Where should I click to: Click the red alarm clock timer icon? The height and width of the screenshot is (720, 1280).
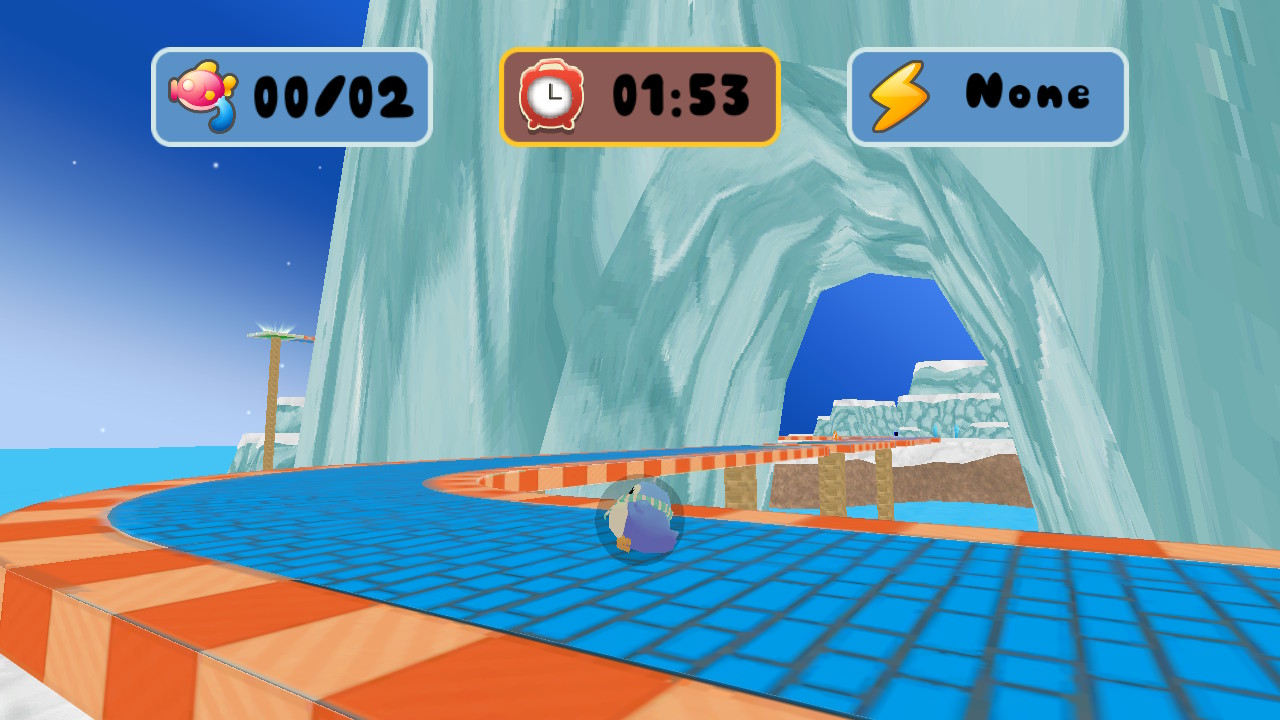pos(552,94)
